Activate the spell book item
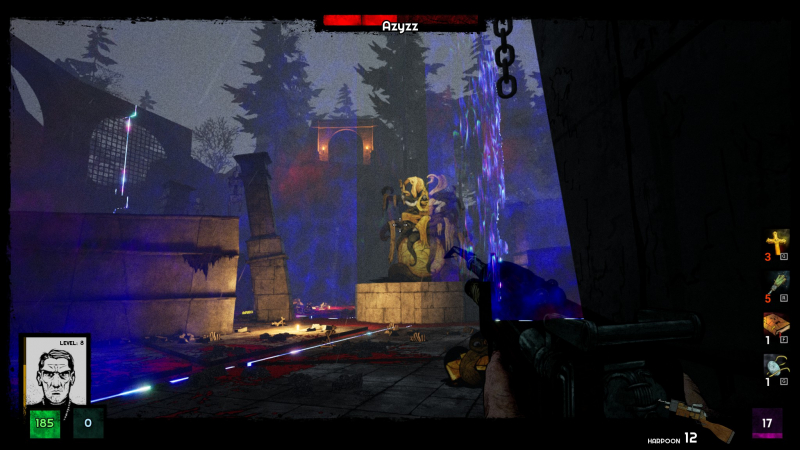Viewport: 800px width, 450px height. click(776, 326)
